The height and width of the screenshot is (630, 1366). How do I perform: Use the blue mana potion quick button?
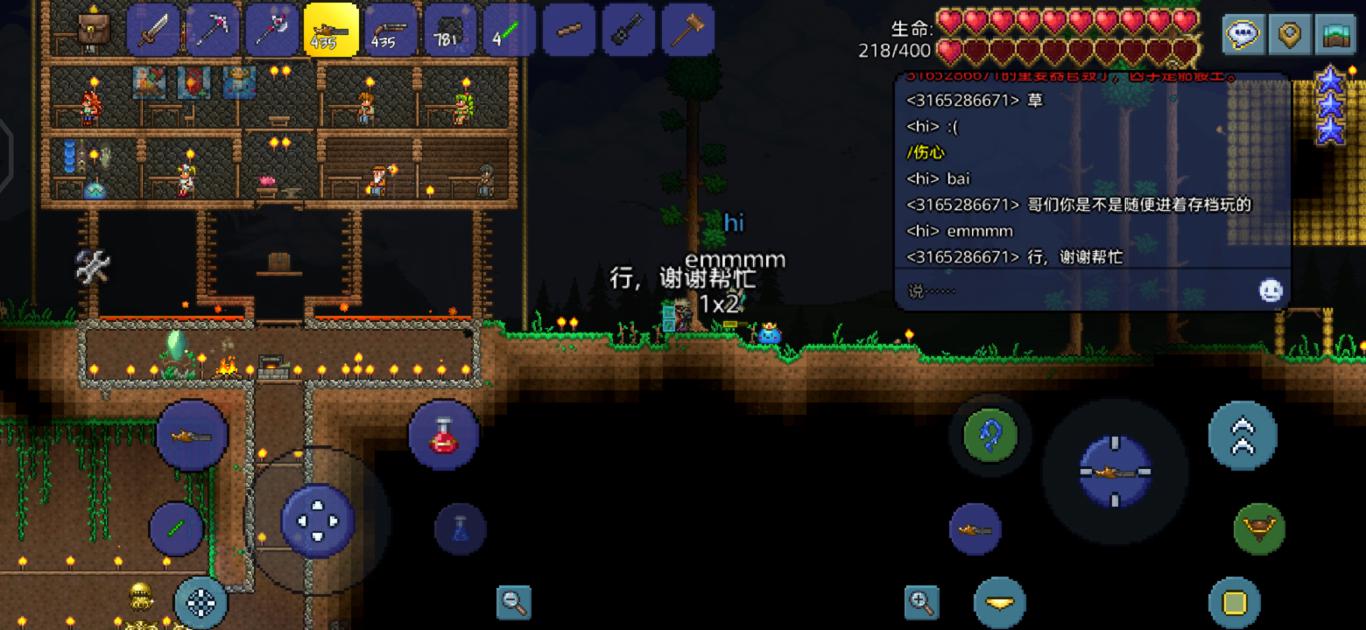pos(460,528)
